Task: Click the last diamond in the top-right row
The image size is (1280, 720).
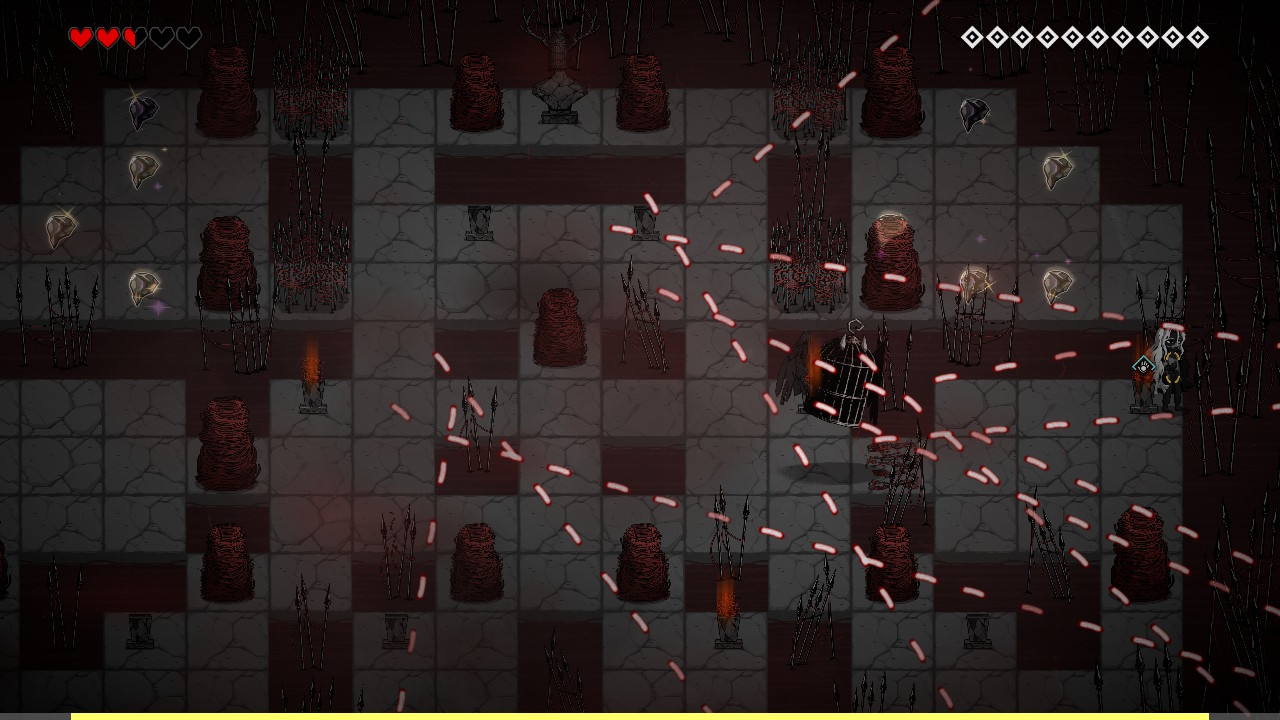Action: point(1196,37)
